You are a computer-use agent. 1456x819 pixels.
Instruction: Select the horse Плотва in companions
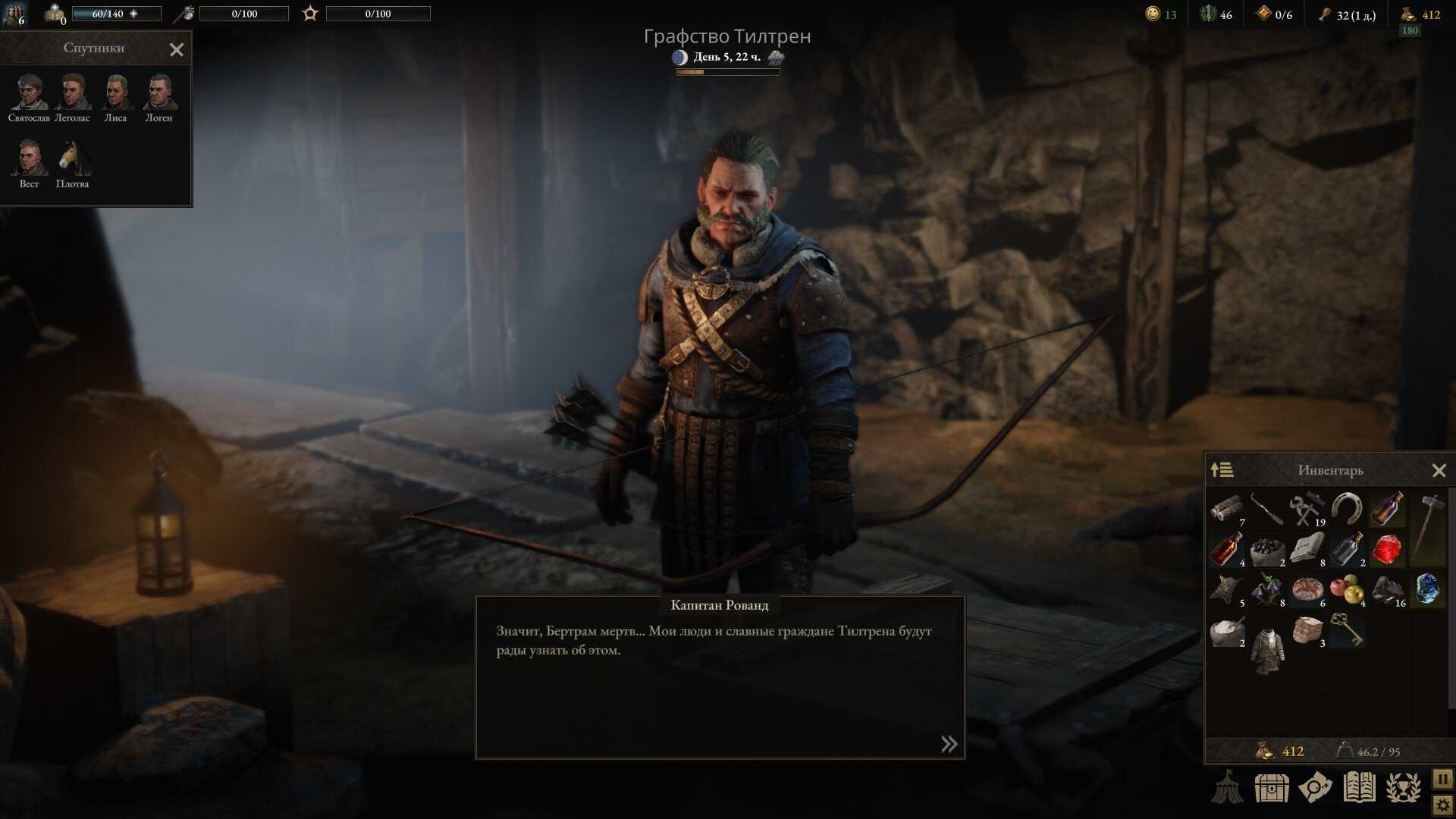73,159
